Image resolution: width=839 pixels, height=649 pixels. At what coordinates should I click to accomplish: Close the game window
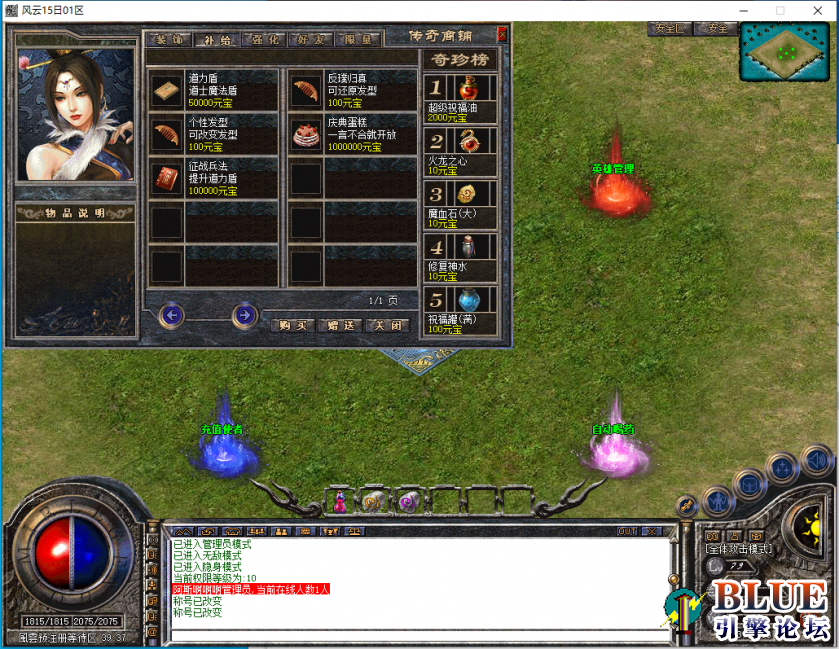(816, 10)
